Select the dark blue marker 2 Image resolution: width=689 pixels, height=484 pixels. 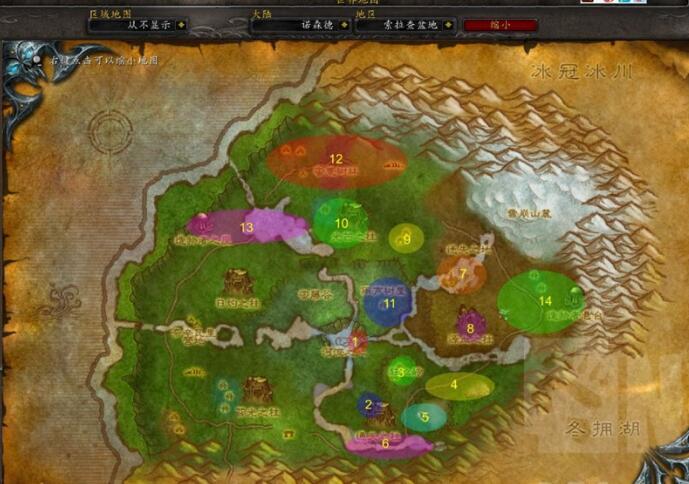(368, 404)
